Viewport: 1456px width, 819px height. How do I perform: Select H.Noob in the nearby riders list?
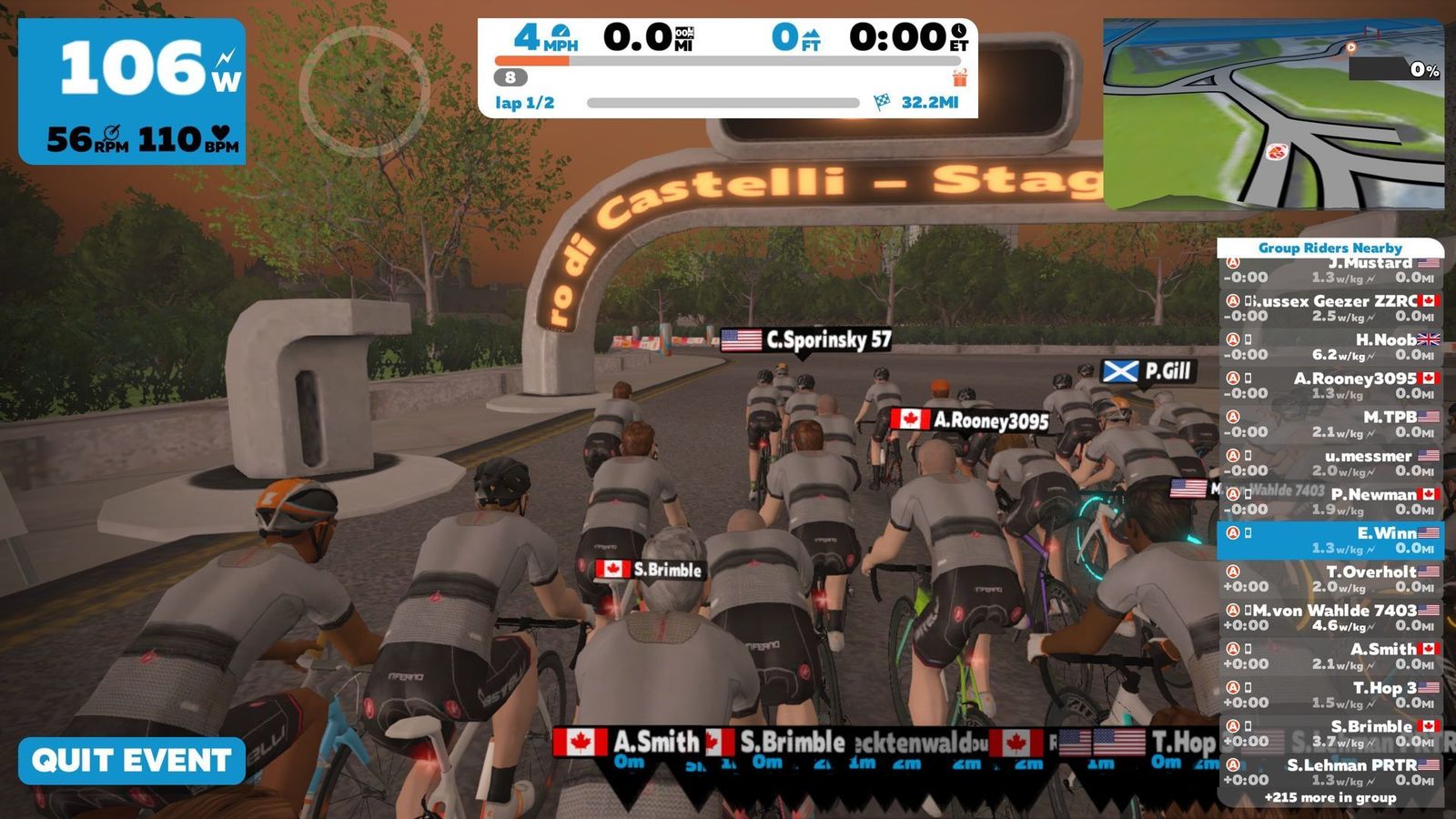[x=1330, y=347]
